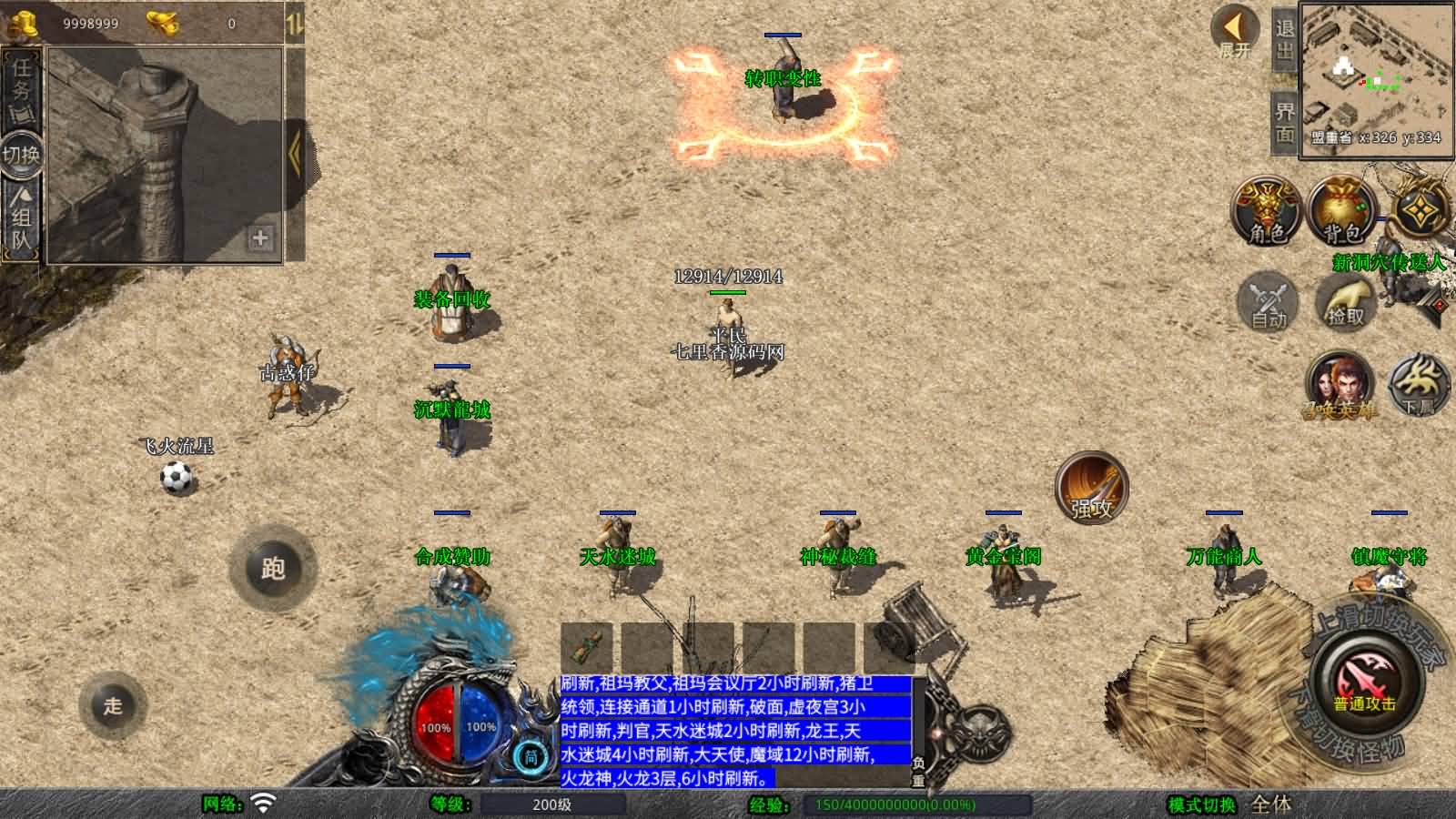The width and height of the screenshot is (1456, 819).
Task: Select the 走 walk movement button
Action: coord(113,705)
